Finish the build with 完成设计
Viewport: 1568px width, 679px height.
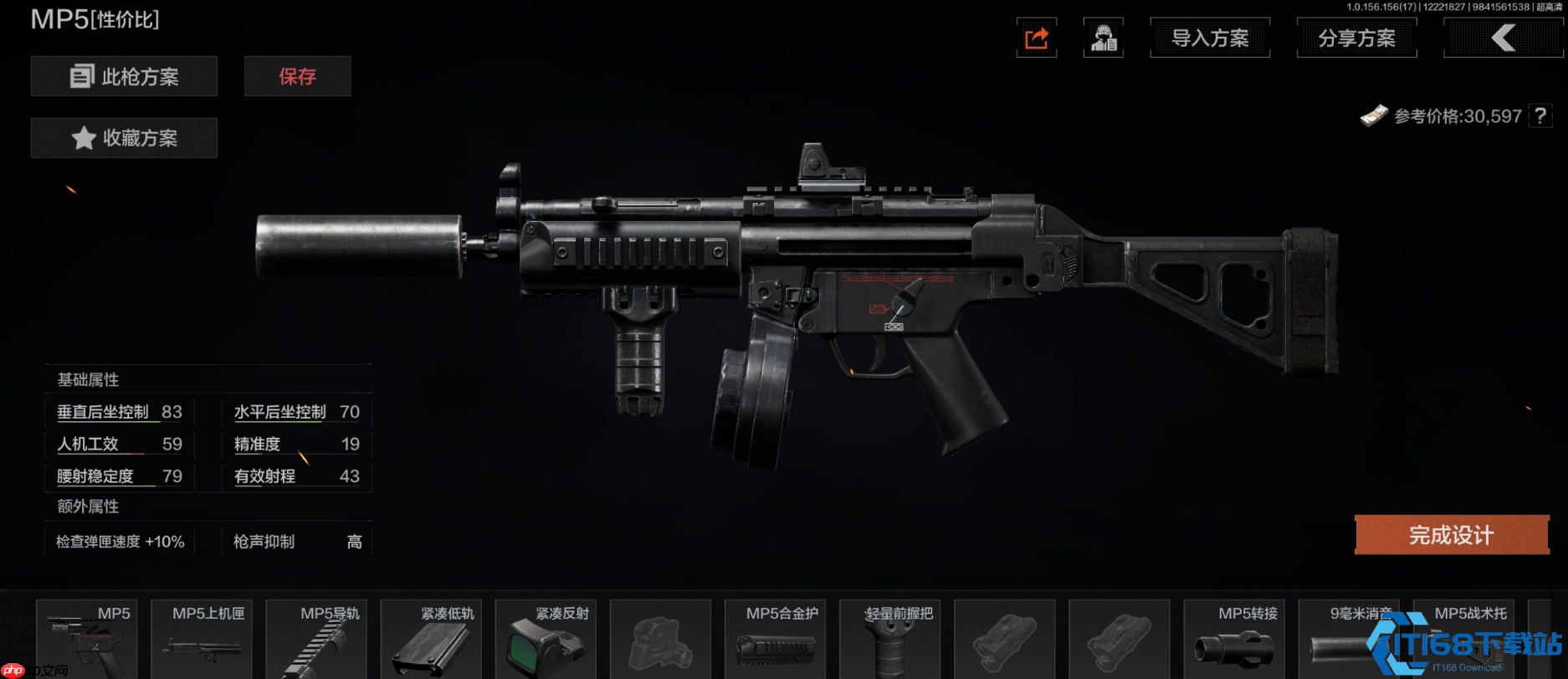tap(1452, 535)
